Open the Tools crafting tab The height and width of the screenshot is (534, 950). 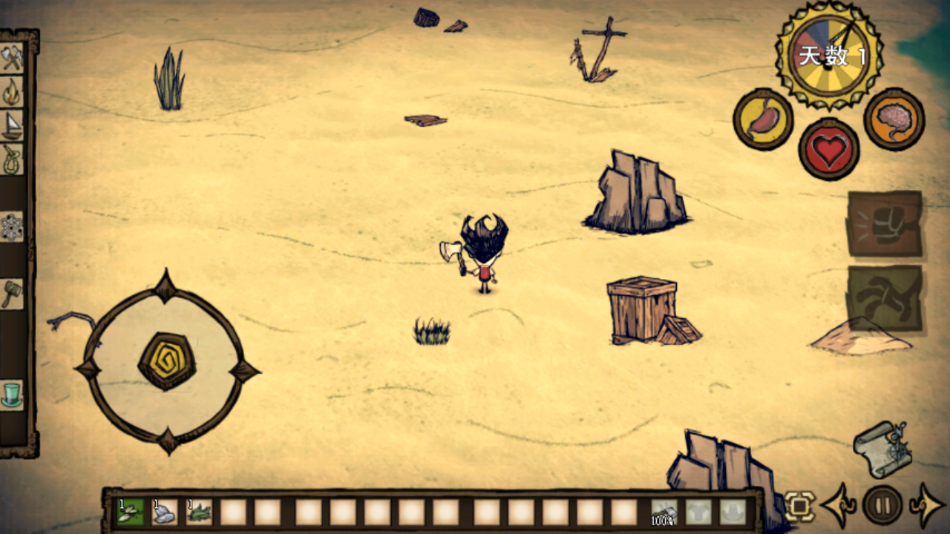[13, 58]
